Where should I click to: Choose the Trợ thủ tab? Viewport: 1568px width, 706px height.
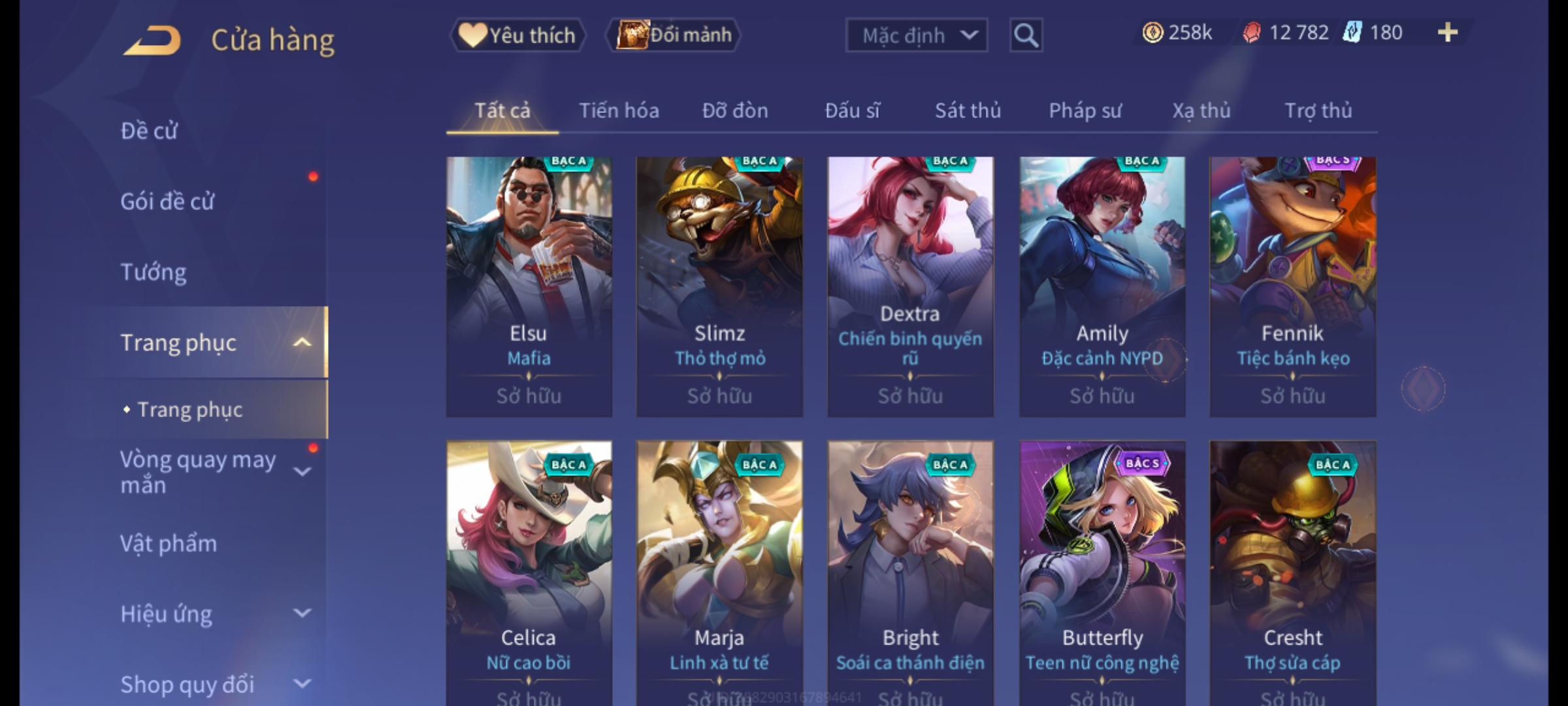(1318, 110)
